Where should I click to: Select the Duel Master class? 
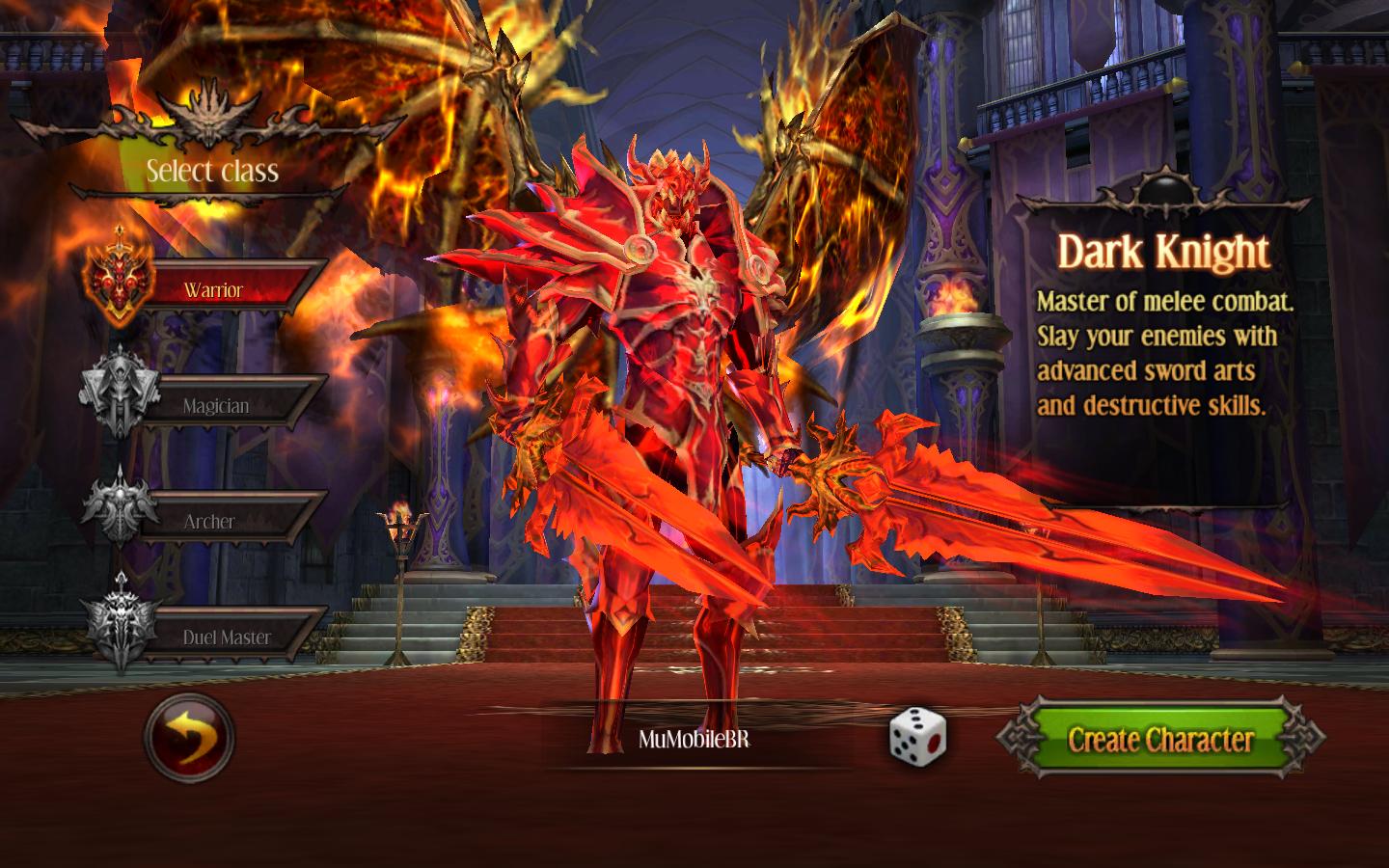[231, 637]
